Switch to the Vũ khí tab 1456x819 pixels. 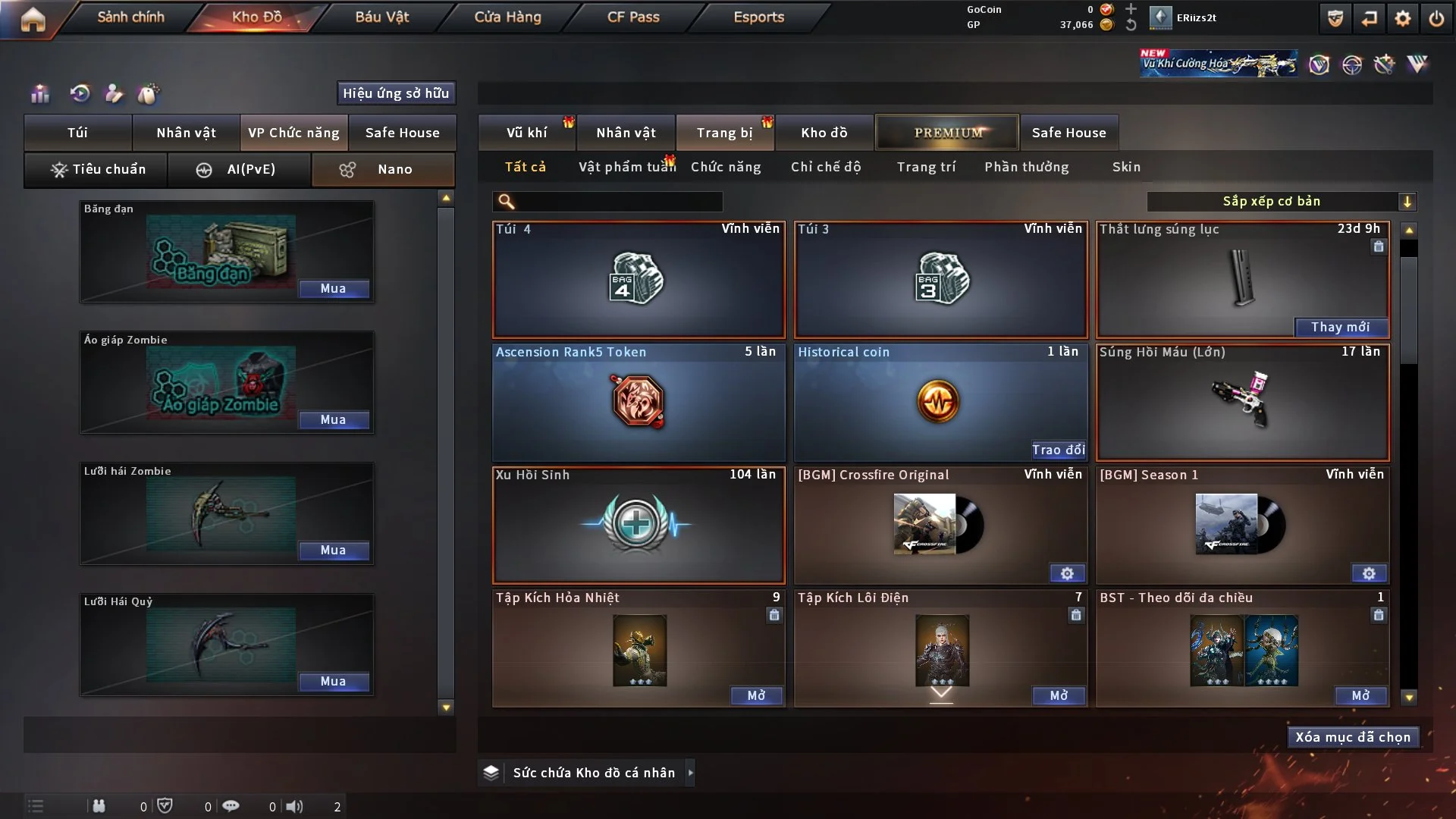[x=526, y=133]
